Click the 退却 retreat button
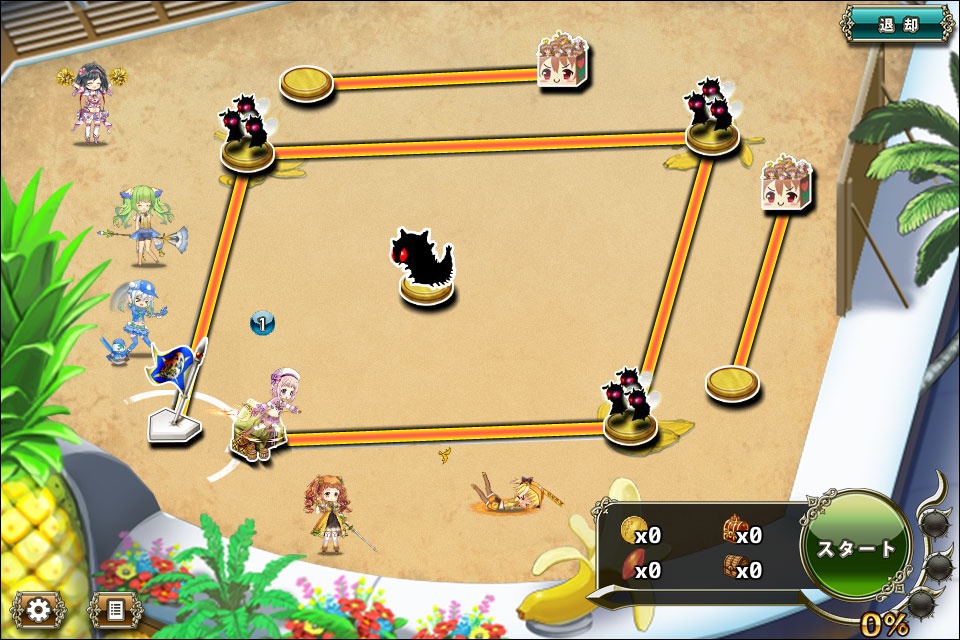The height and width of the screenshot is (640, 960). tap(897, 23)
